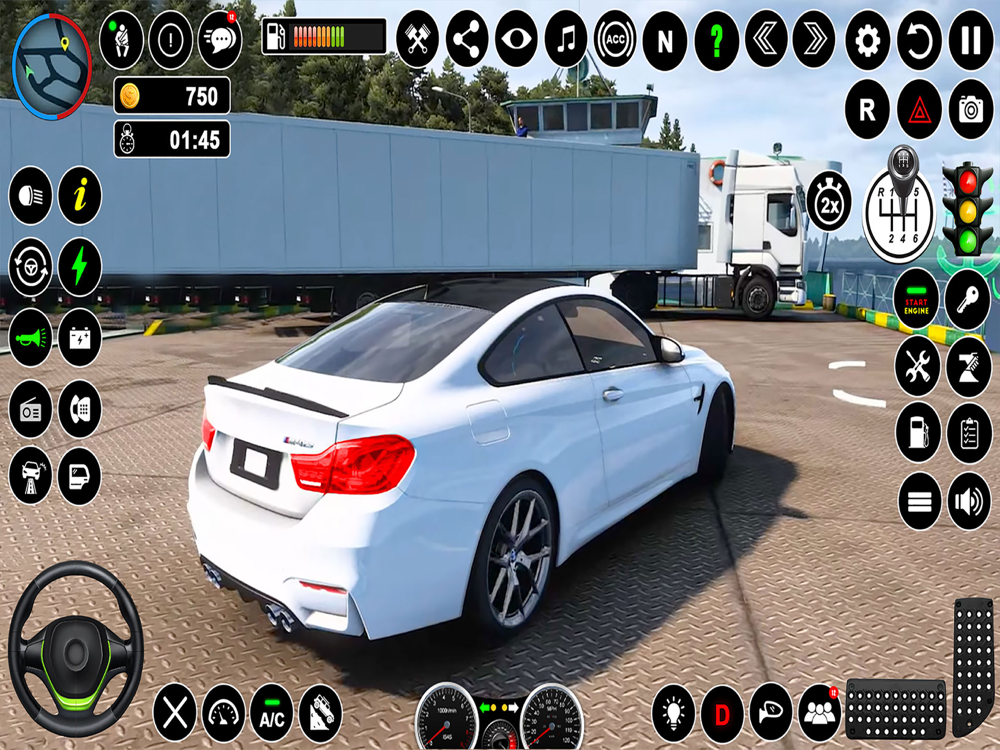Activate the ACC cruise control button
The image size is (1000, 750).
pyautogui.click(x=615, y=40)
